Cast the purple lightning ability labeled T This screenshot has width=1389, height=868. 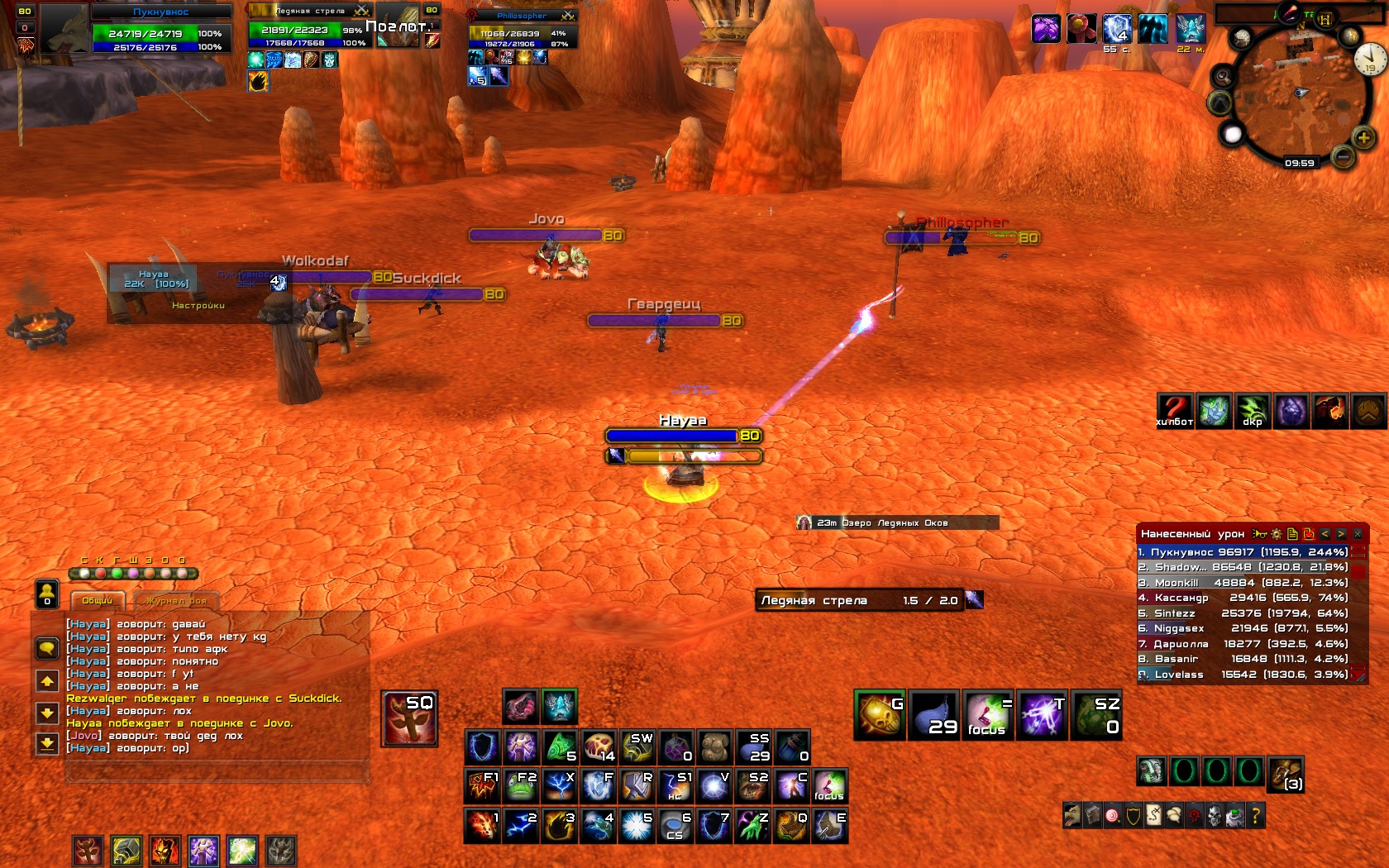tap(1042, 715)
